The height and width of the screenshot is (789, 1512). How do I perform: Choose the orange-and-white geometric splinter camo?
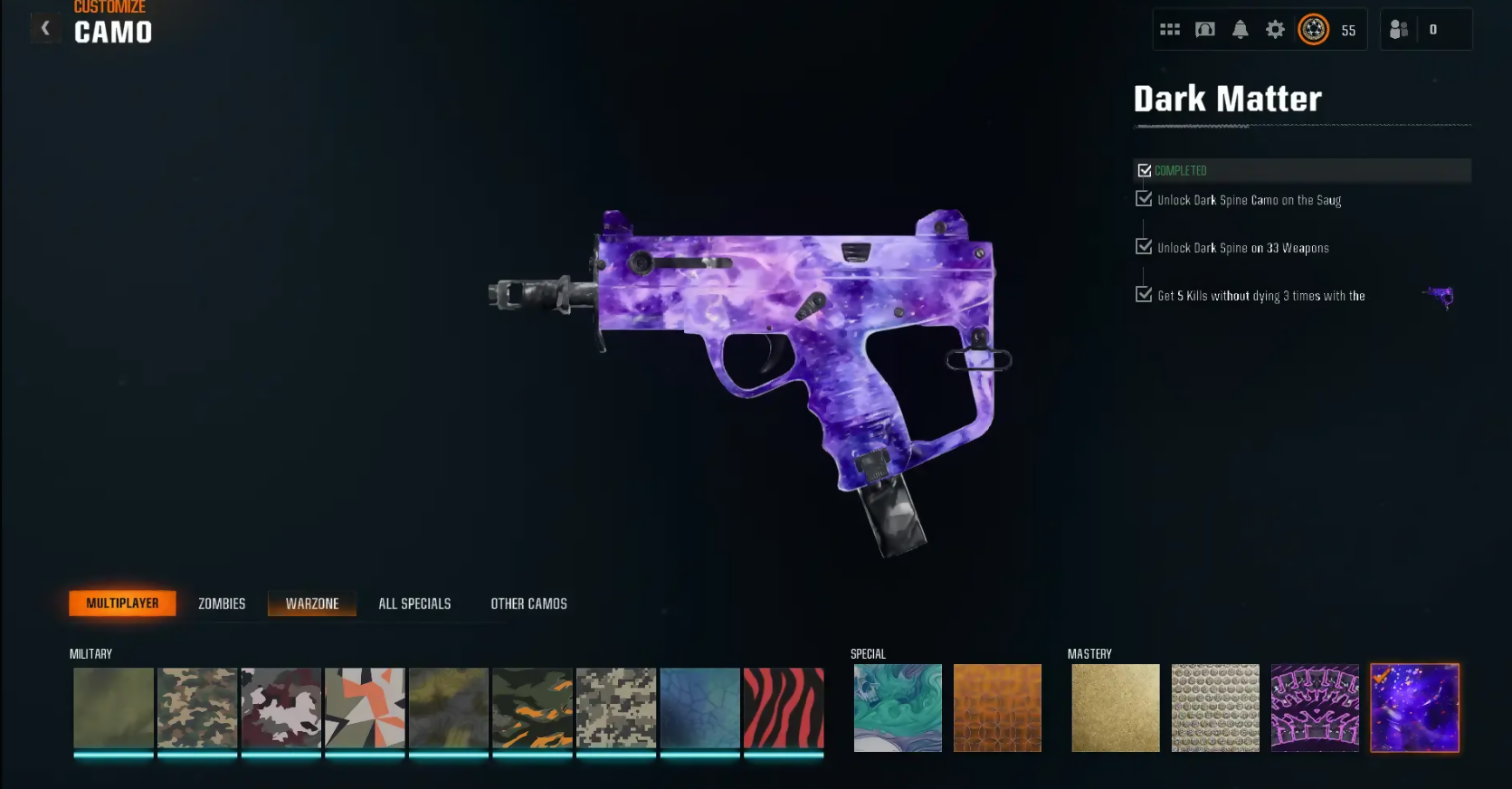click(x=365, y=708)
